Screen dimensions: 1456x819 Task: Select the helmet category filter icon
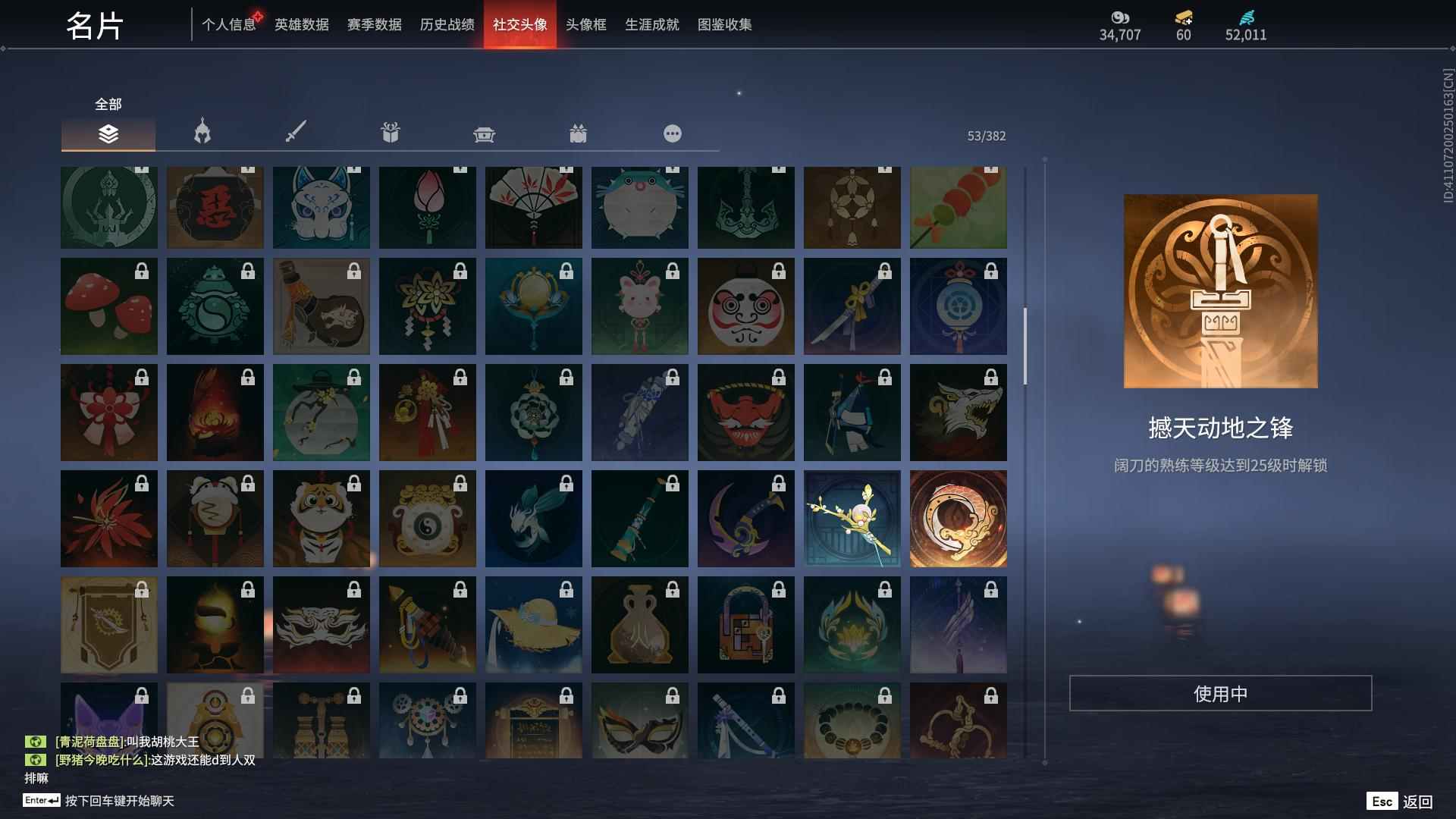201,132
